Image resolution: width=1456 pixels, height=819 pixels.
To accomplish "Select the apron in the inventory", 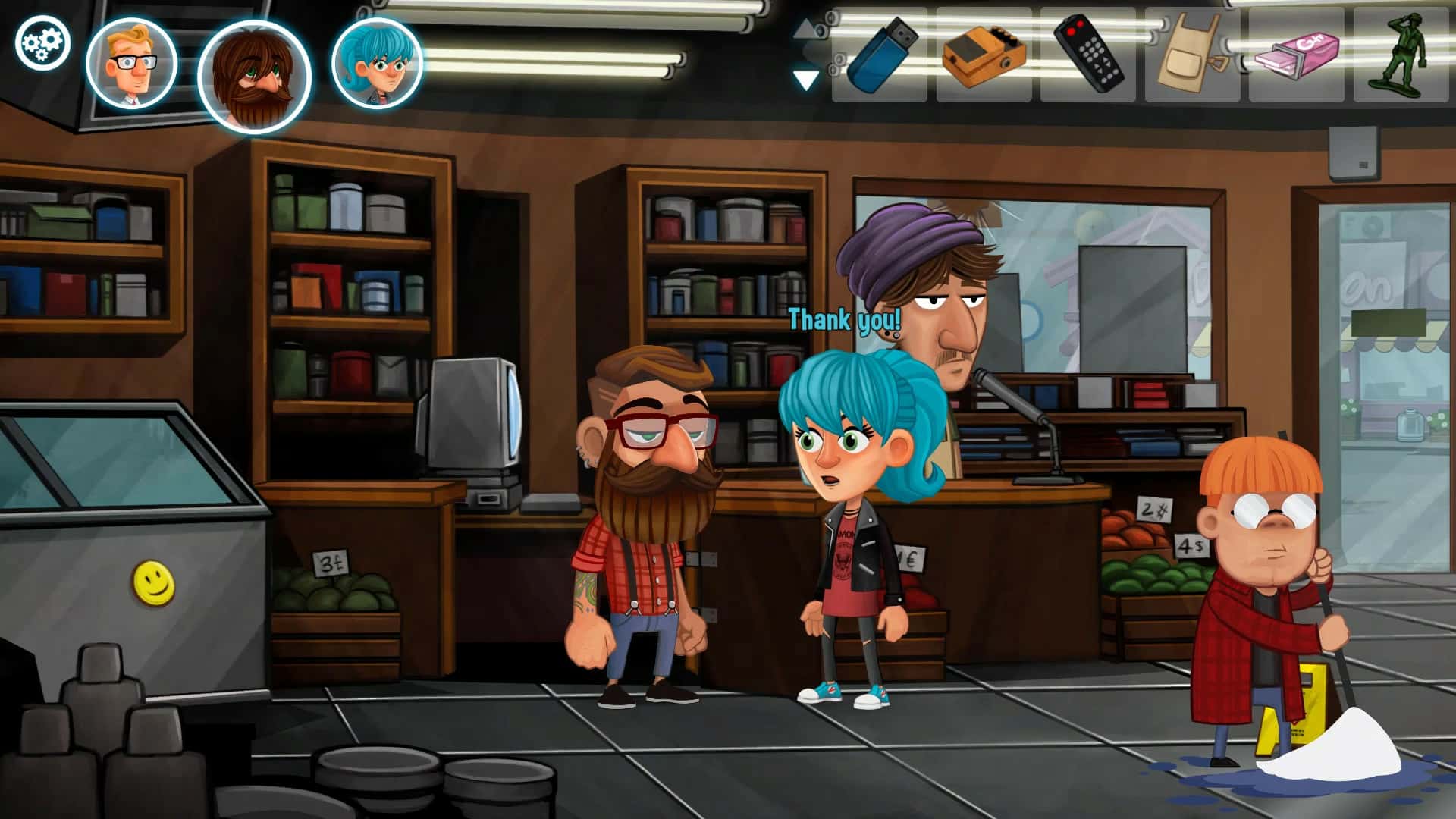I will 1191,55.
